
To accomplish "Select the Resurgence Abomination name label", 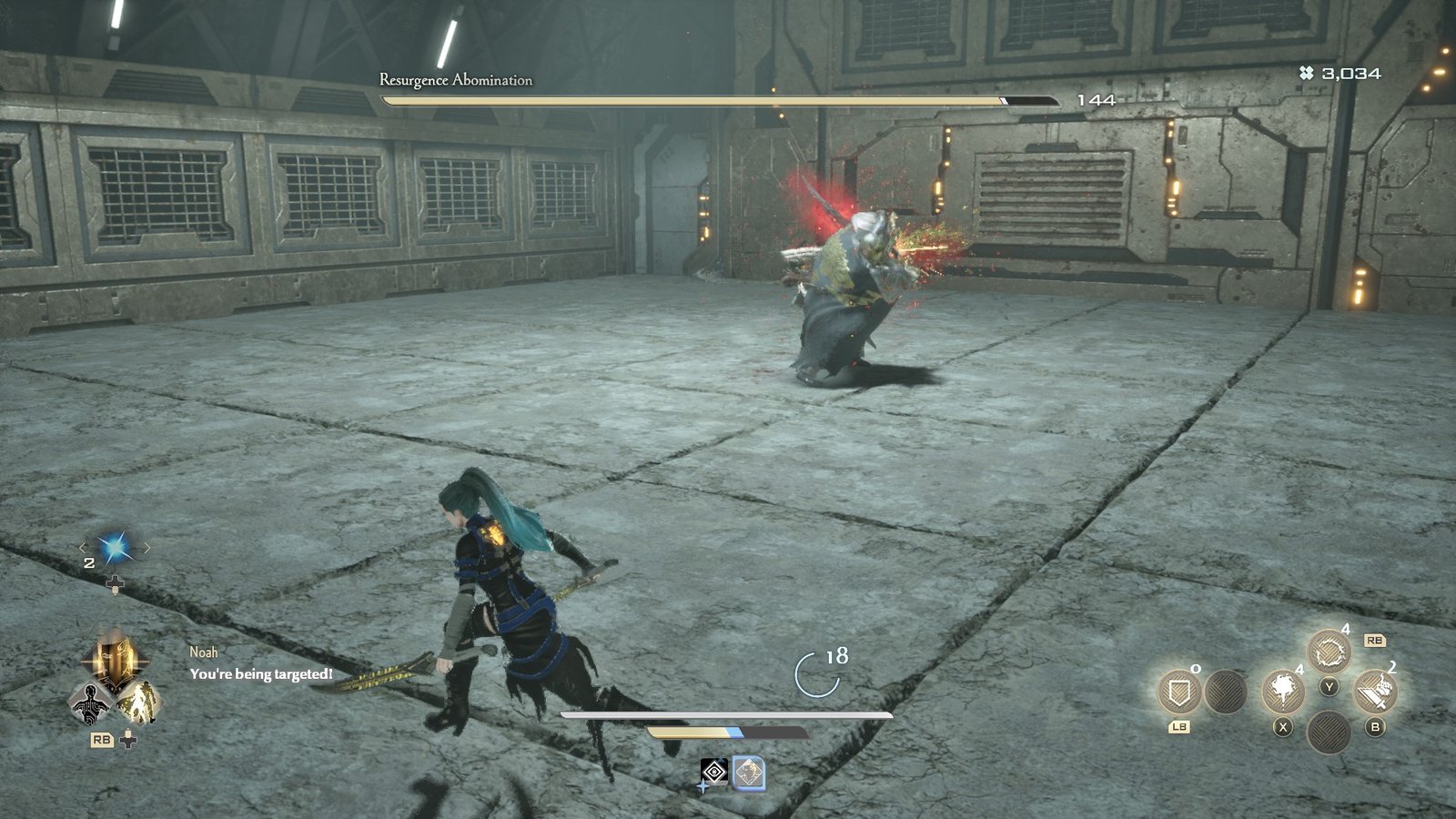I will click(455, 80).
